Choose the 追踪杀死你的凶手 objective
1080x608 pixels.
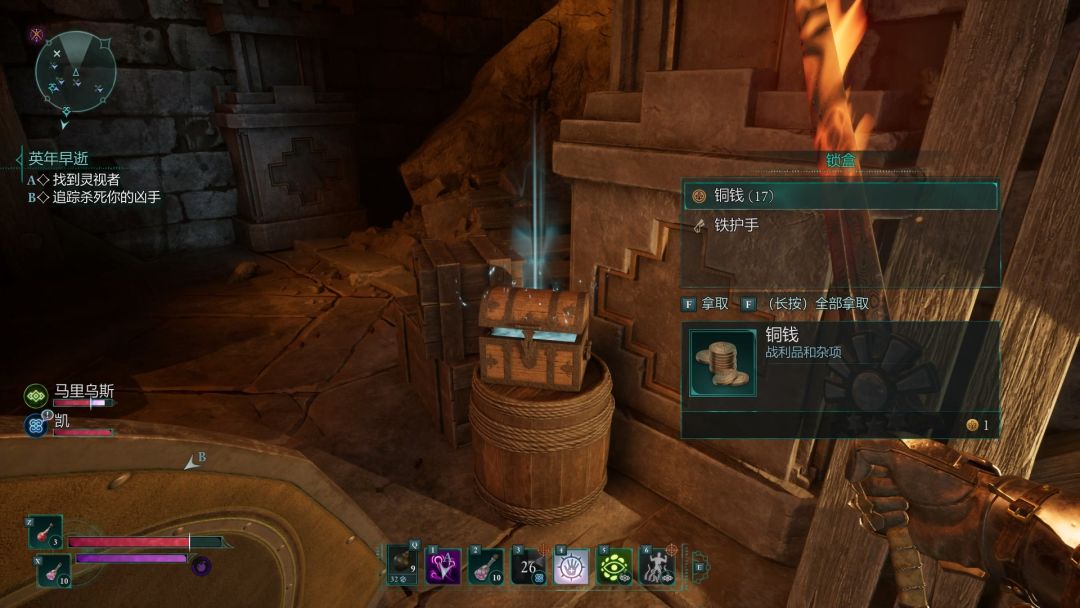pyautogui.click(x=106, y=198)
